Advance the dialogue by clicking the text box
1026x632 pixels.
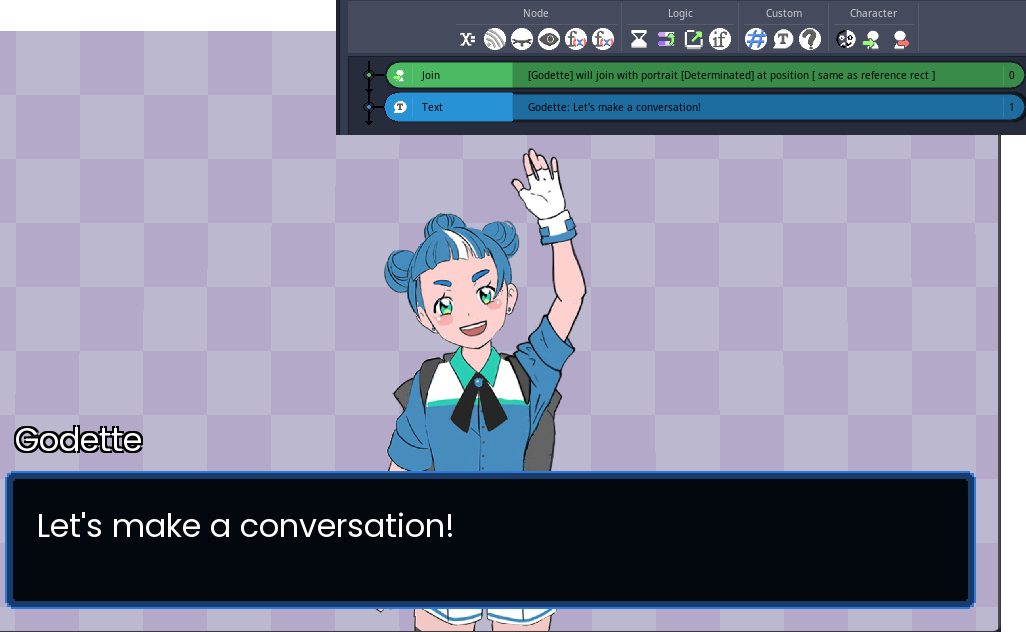[x=489, y=540]
